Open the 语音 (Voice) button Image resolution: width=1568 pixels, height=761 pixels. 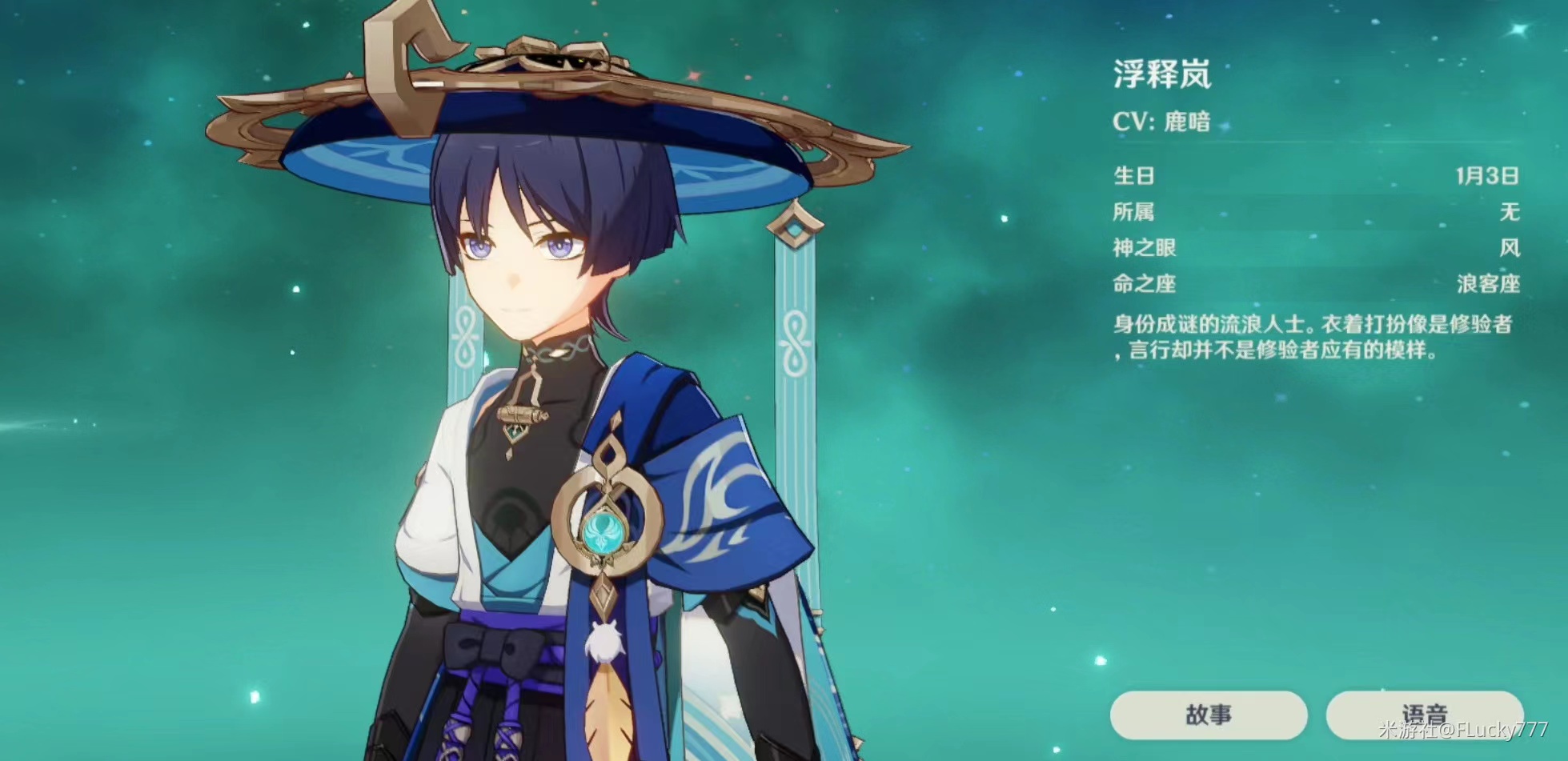pyautogui.click(x=1424, y=715)
